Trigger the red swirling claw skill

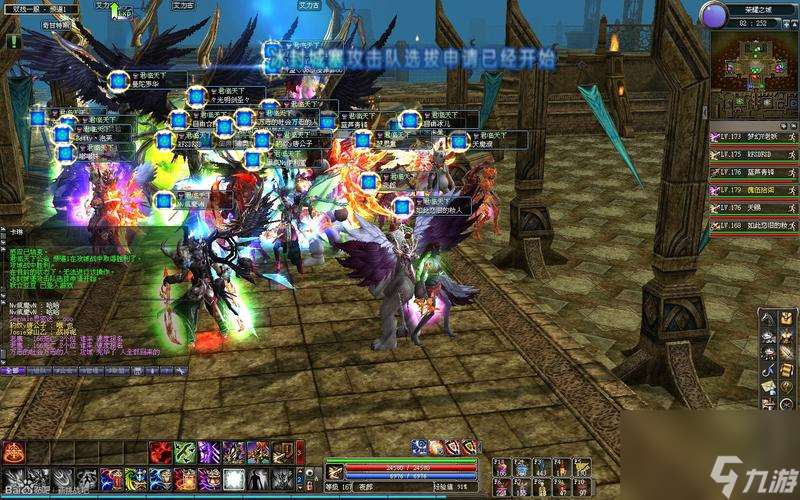[x=161, y=452]
